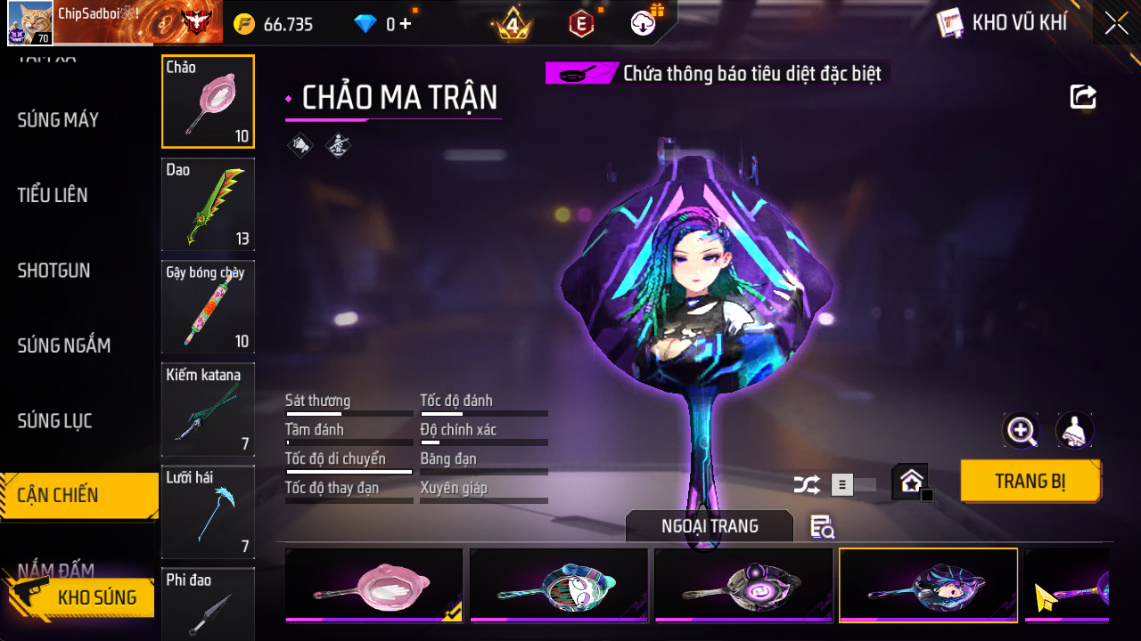Choose the SÚNG LỤC category
Screen dimensions: 1141x641
(x=55, y=421)
